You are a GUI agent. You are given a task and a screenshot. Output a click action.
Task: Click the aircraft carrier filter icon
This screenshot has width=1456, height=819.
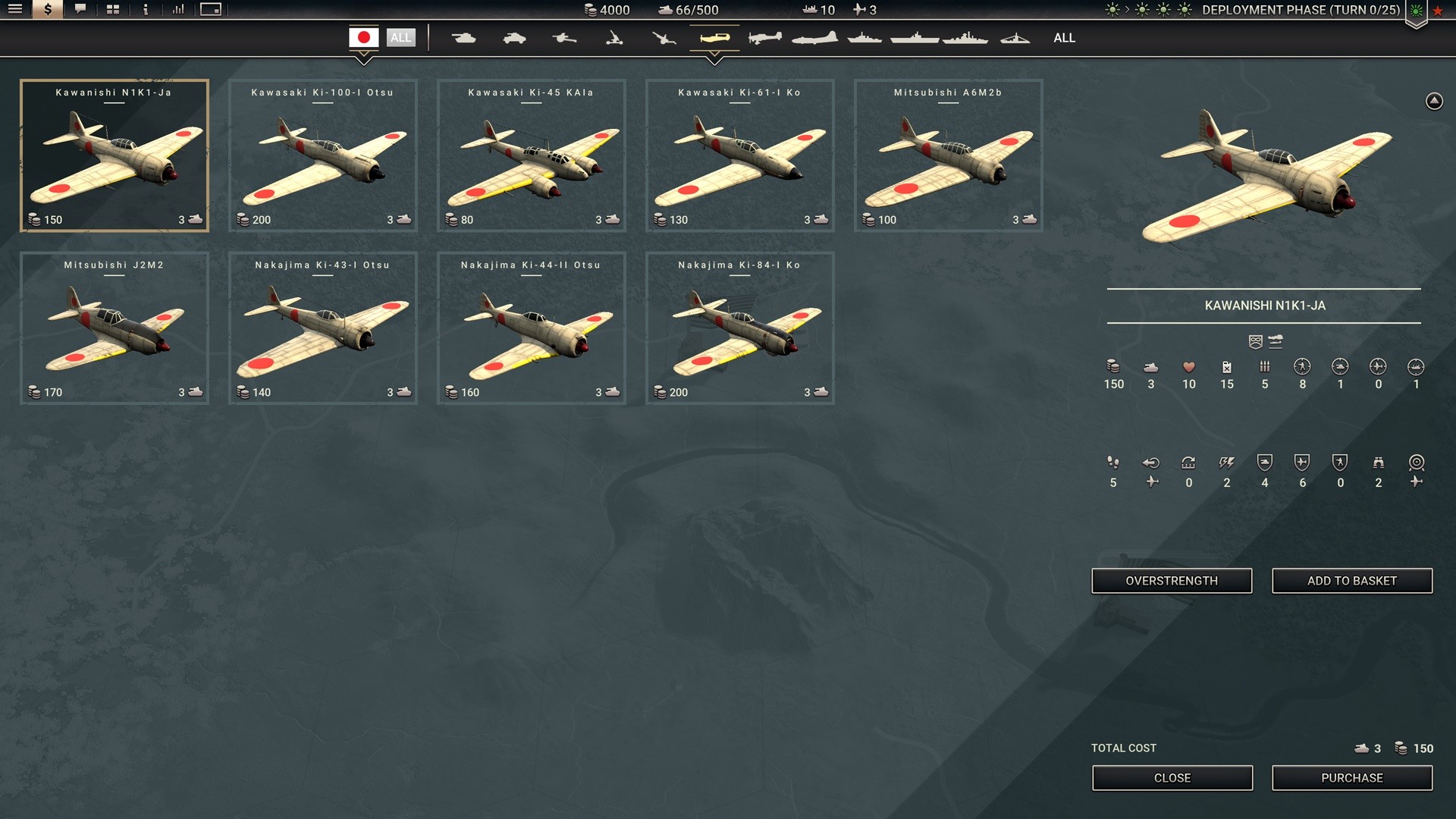[914, 36]
